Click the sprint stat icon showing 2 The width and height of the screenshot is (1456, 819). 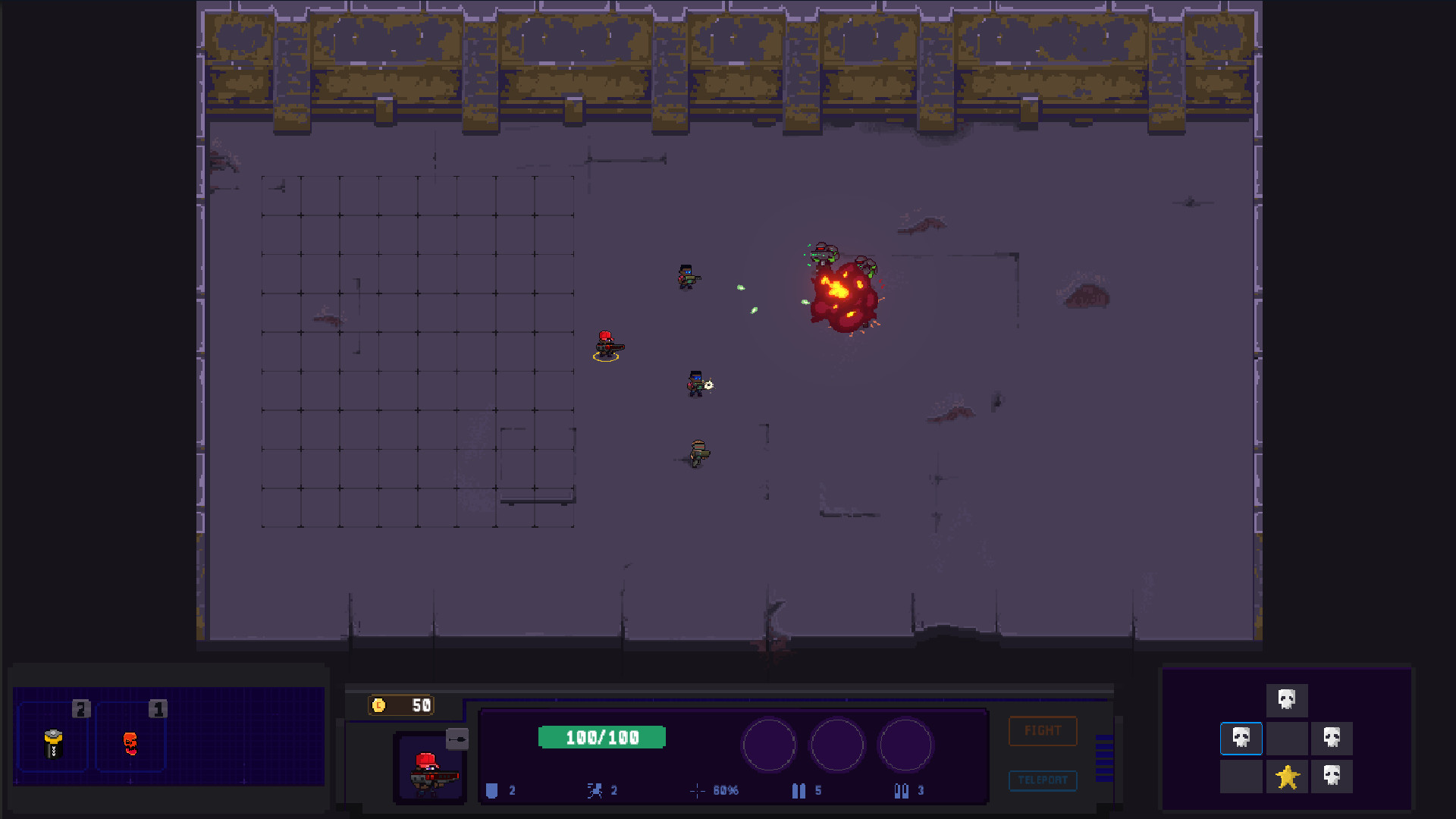pos(595,790)
